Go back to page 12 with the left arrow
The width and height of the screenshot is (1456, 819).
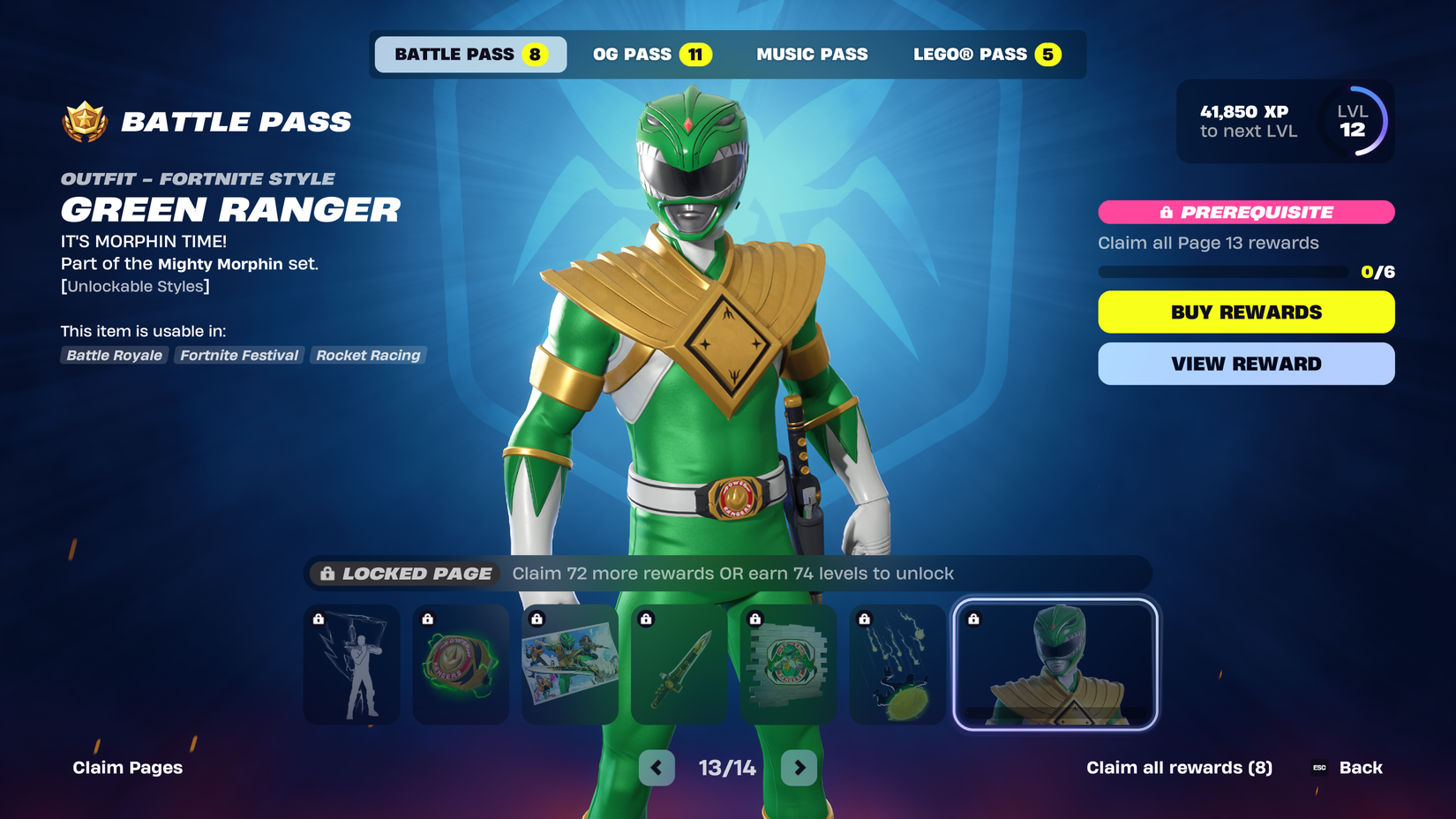[657, 768]
